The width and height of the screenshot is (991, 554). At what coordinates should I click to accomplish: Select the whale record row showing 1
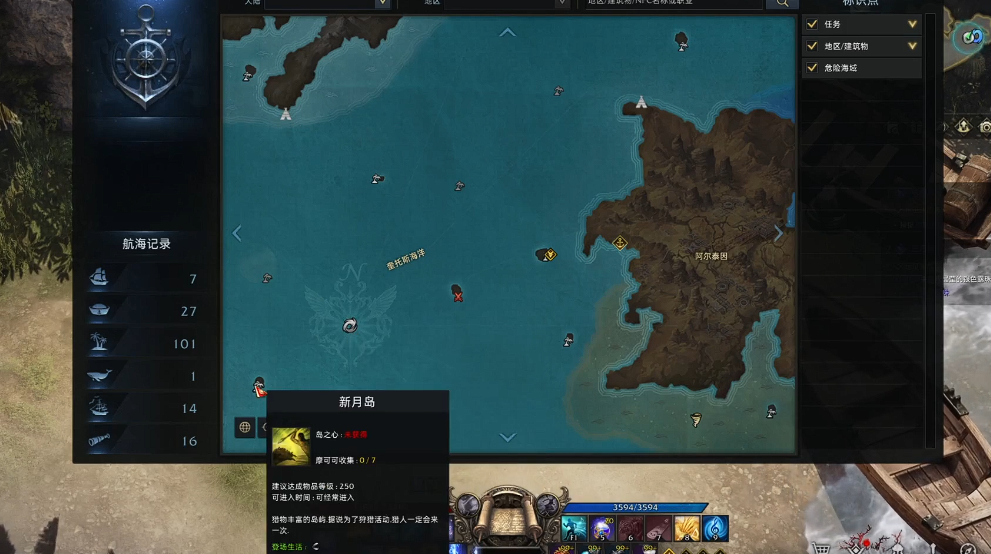click(146, 376)
